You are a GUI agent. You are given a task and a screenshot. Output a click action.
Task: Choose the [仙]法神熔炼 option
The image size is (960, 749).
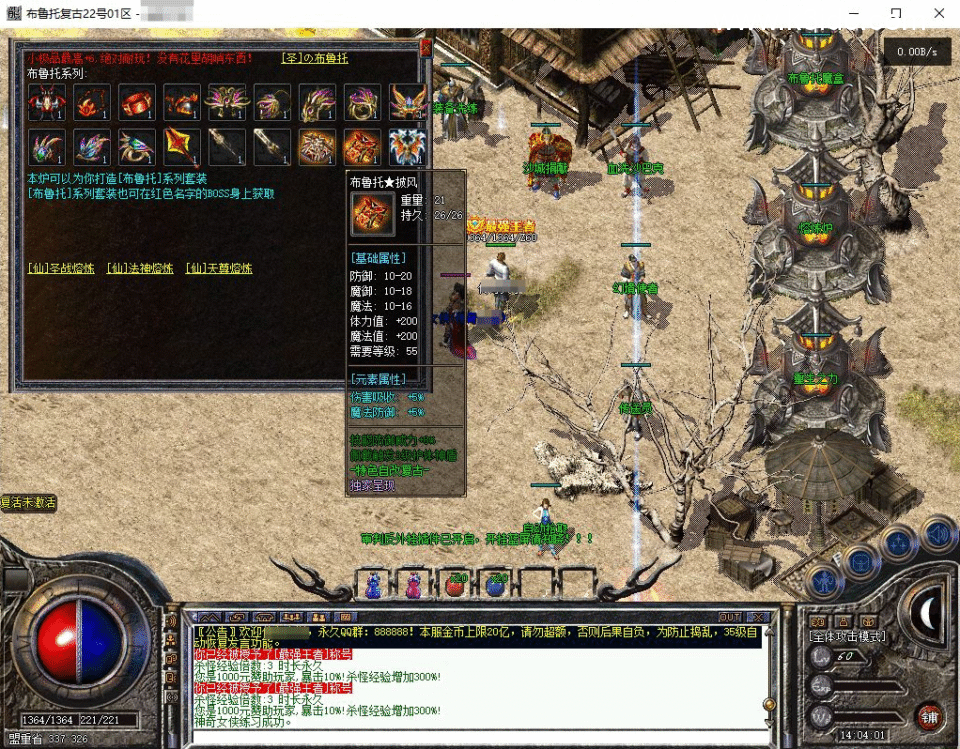tap(139, 269)
